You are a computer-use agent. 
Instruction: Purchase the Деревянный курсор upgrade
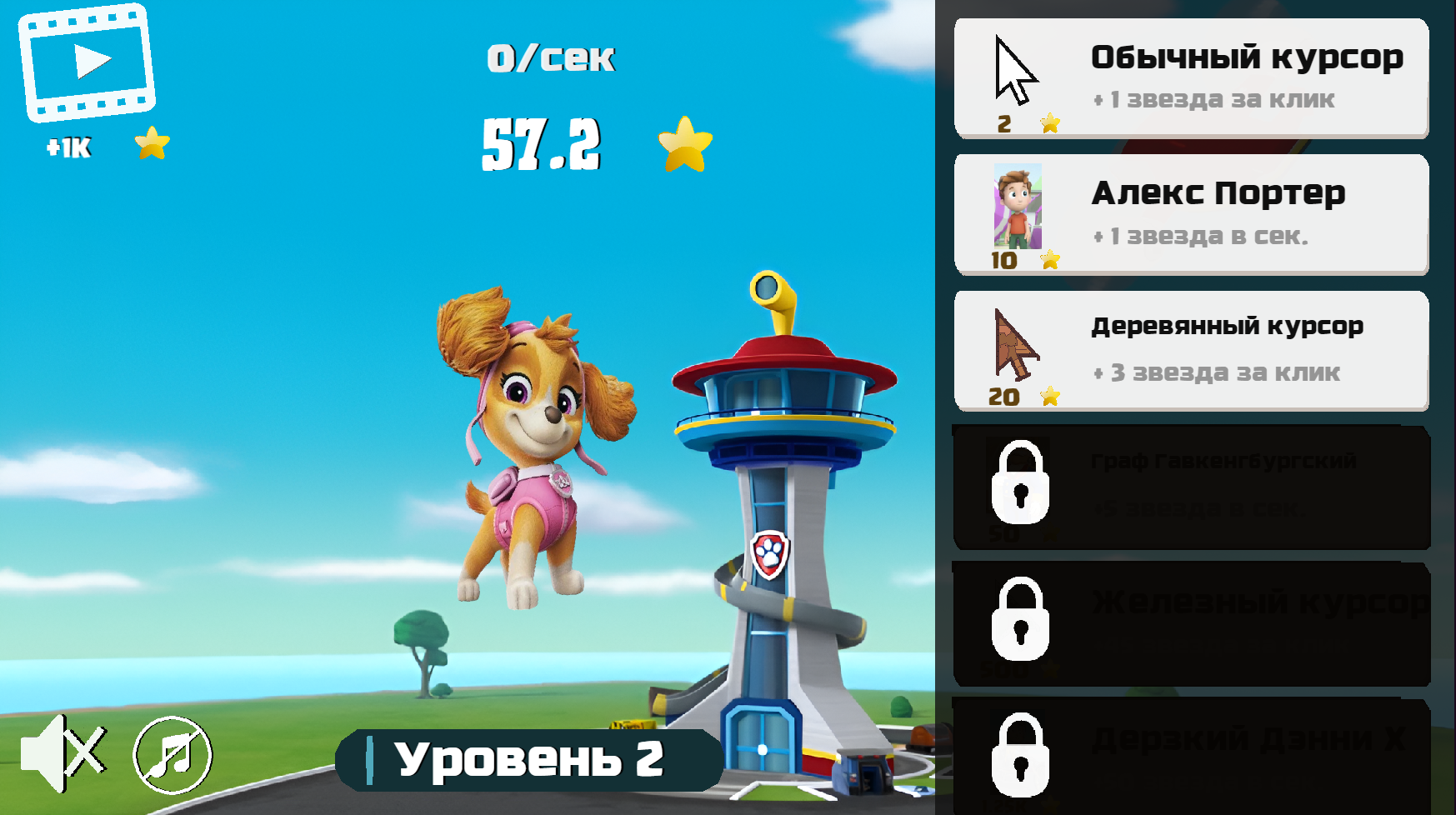tap(1192, 350)
